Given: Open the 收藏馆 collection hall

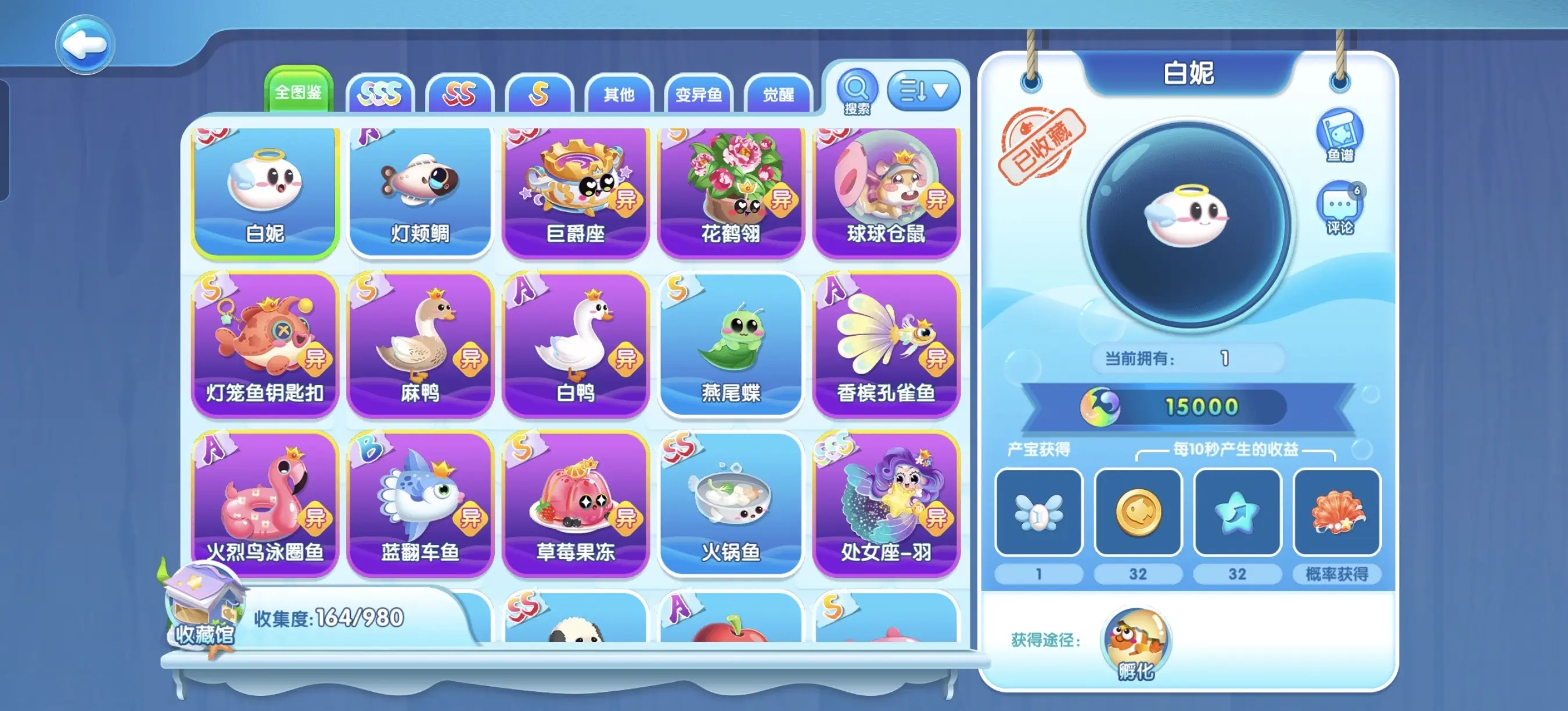Looking at the screenshot, I should [x=204, y=609].
